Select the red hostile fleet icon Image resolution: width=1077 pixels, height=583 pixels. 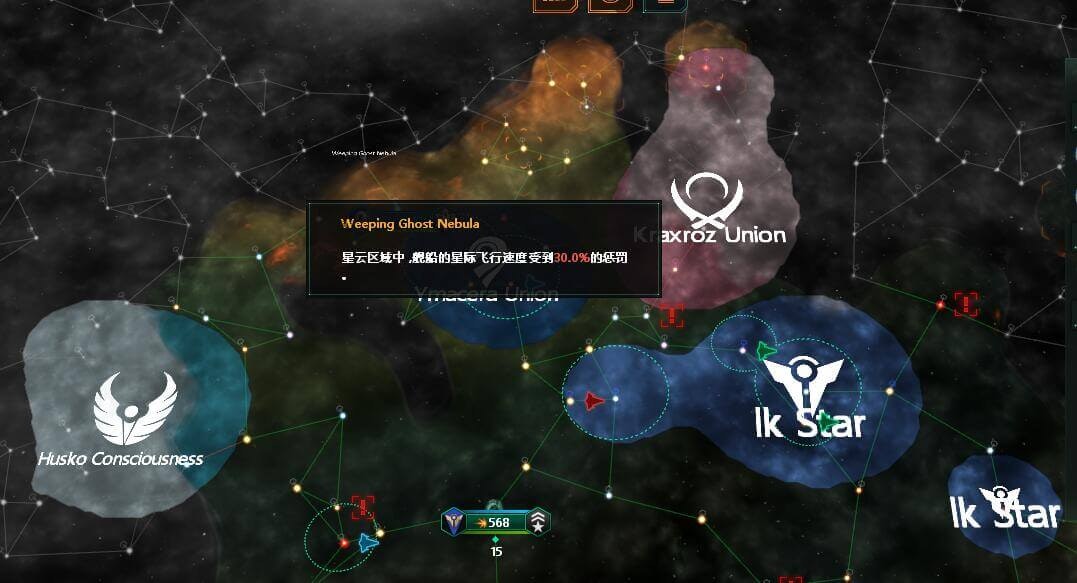(593, 401)
